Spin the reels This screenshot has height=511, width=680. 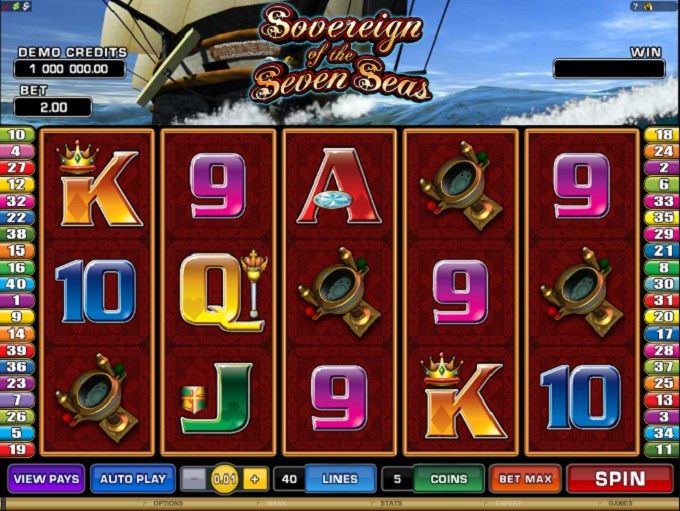619,479
